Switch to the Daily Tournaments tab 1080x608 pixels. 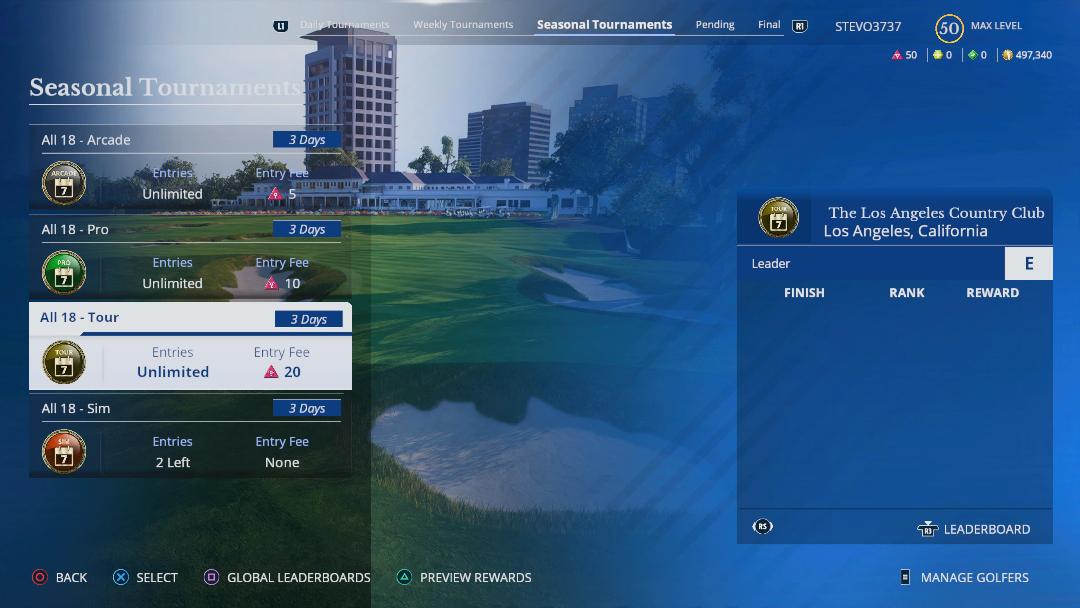coord(344,25)
